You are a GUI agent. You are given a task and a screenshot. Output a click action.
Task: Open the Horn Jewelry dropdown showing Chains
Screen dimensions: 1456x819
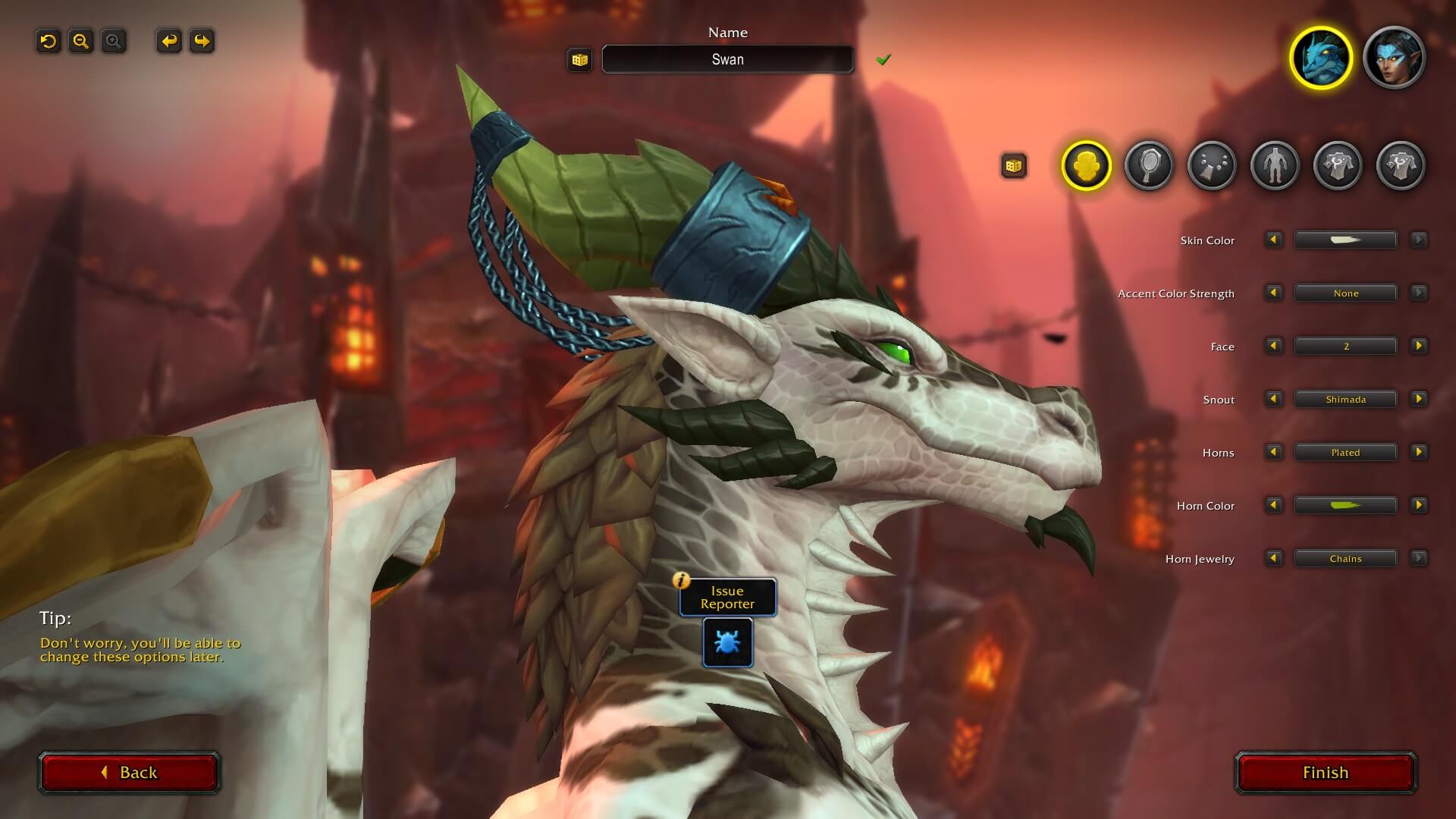point(1345,559)
